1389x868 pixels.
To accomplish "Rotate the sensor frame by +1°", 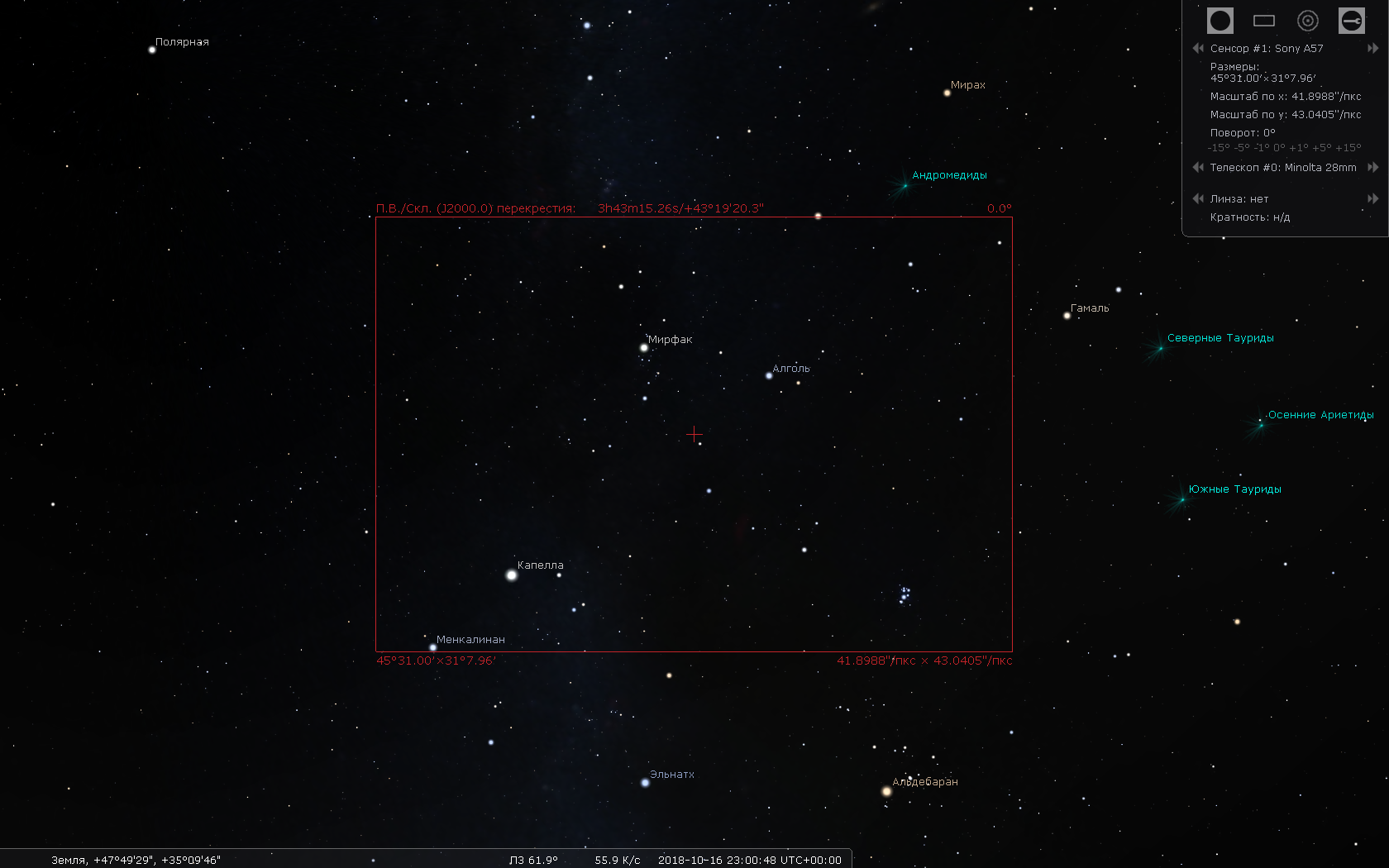I will point(1298,148).
